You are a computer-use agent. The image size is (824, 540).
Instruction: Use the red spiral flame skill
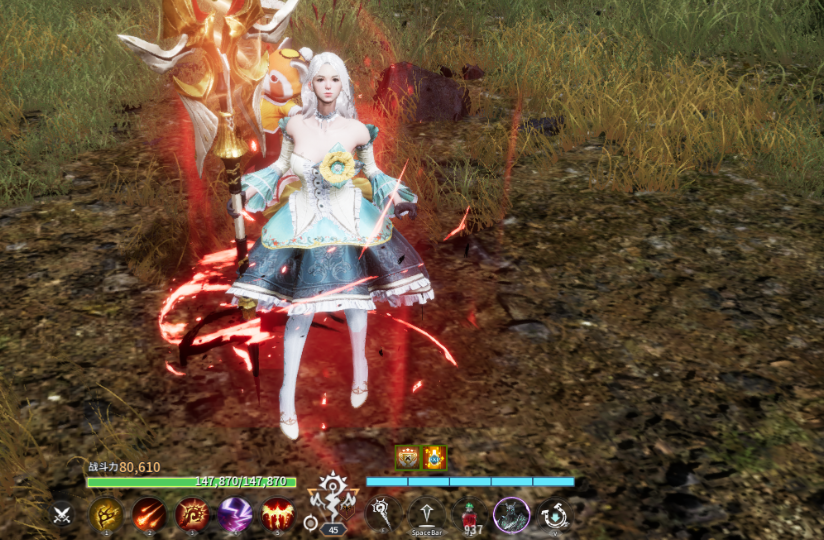[192, 514]
